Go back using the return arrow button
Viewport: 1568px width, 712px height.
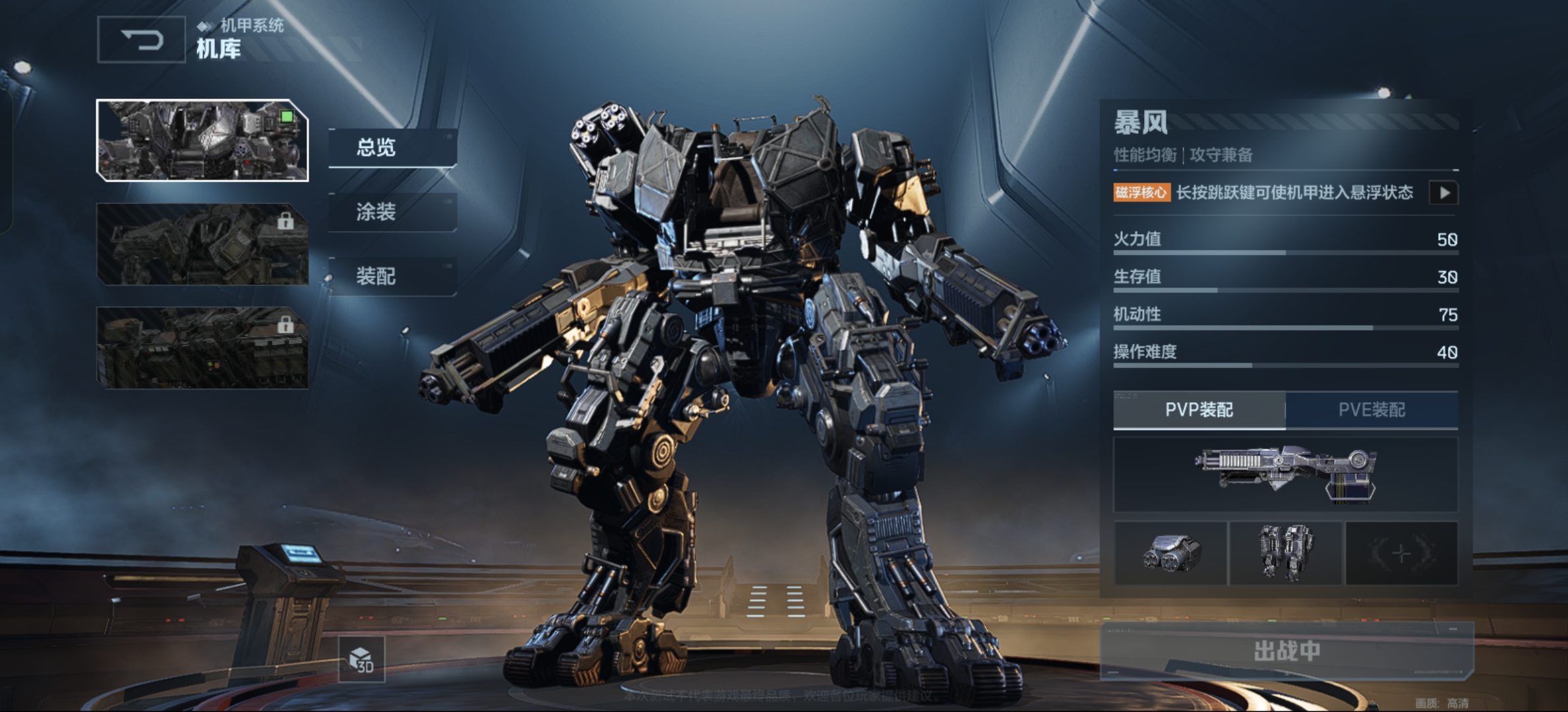[x=141, y=40]
